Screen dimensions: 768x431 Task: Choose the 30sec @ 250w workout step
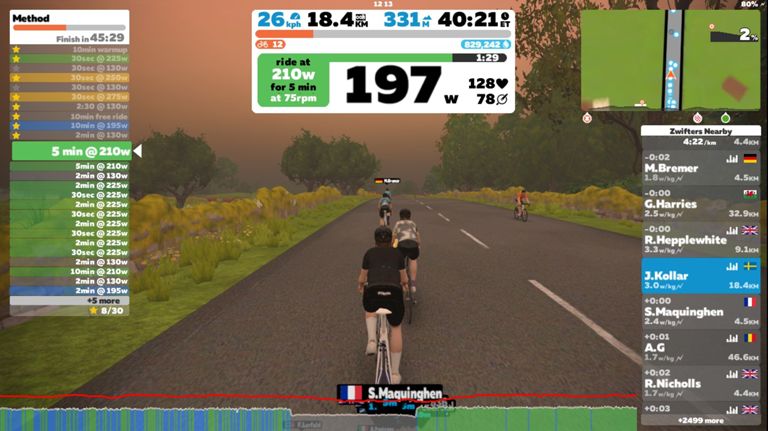70,77
